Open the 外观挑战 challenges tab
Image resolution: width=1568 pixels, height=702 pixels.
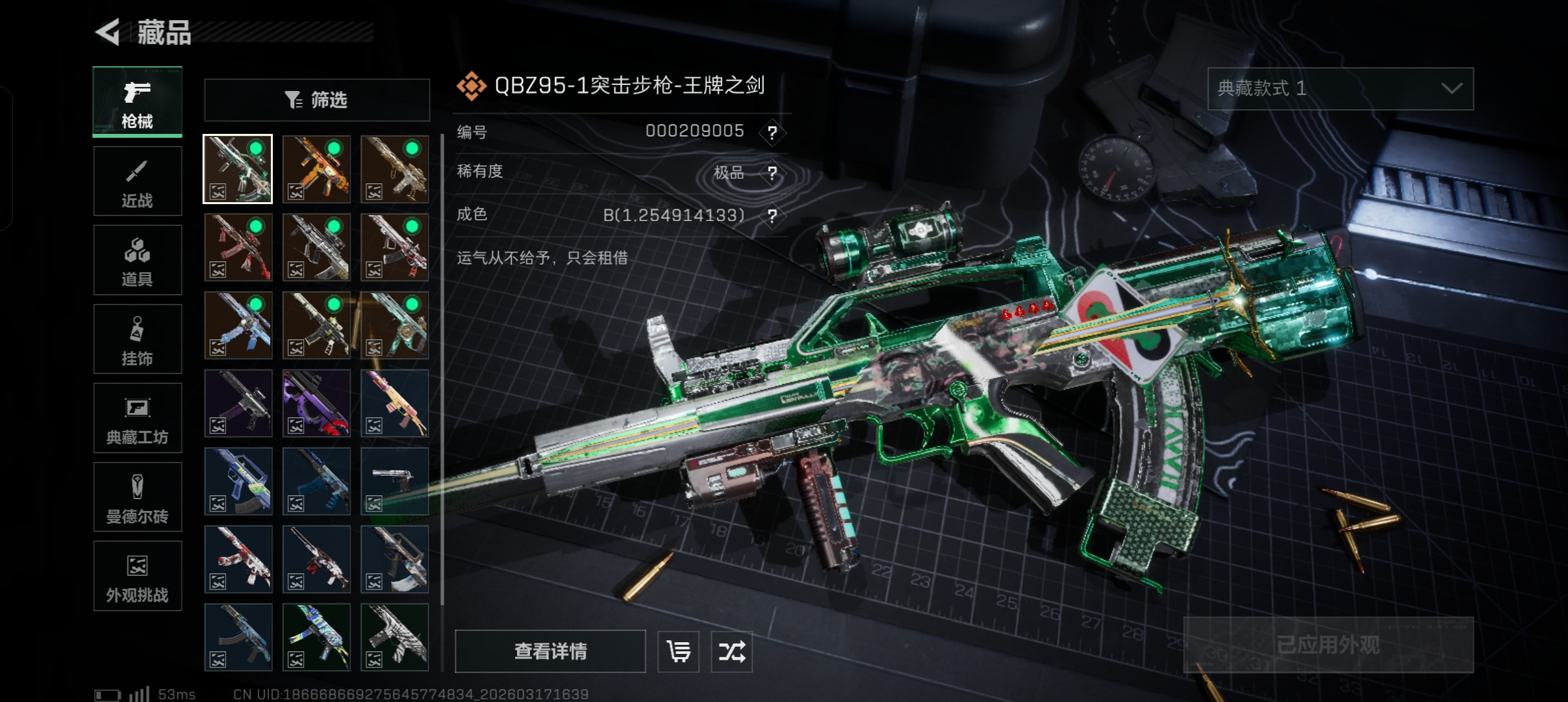click(x=137, y=576)
